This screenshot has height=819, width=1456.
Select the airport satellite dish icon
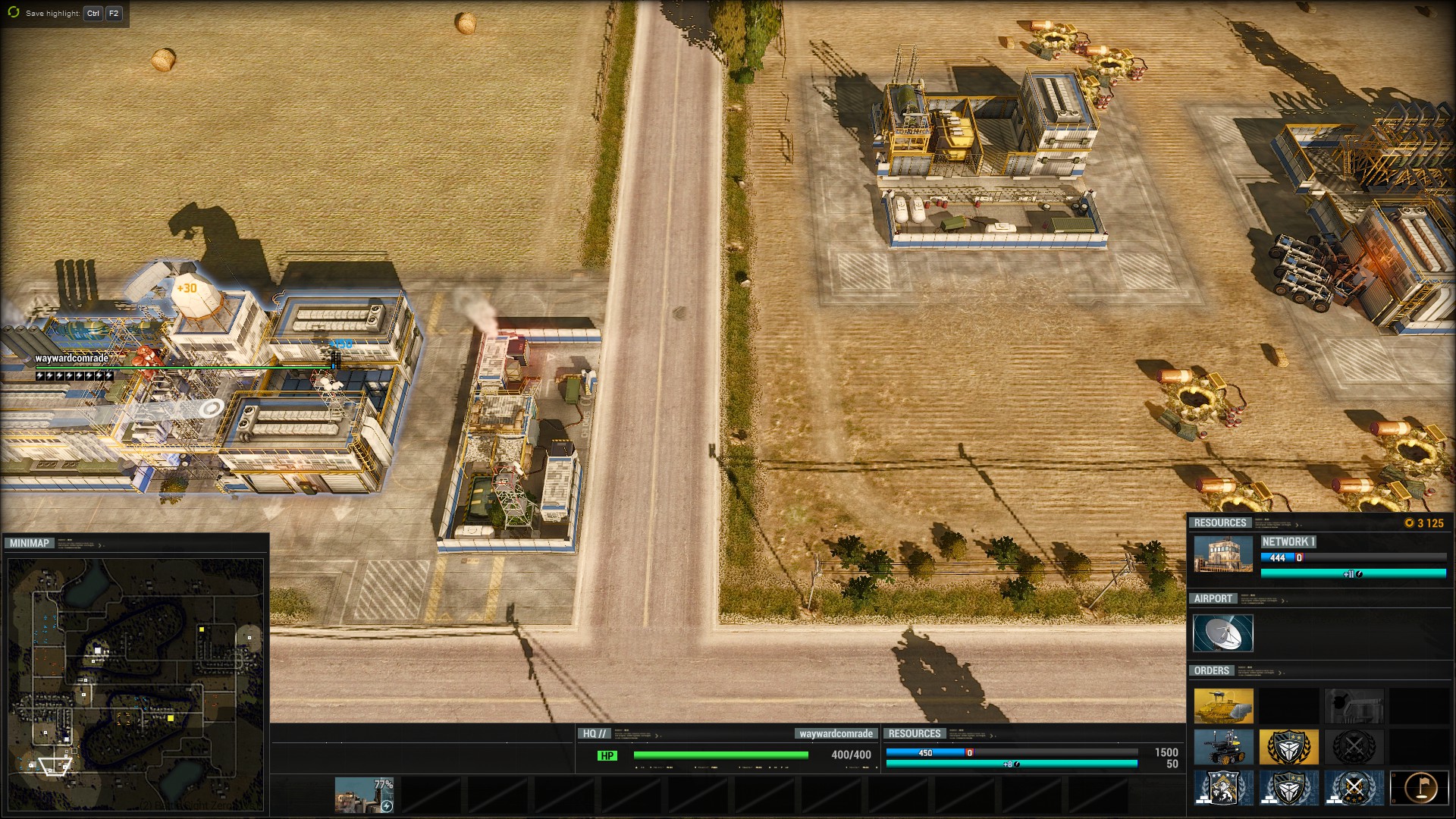[1222, 633]
